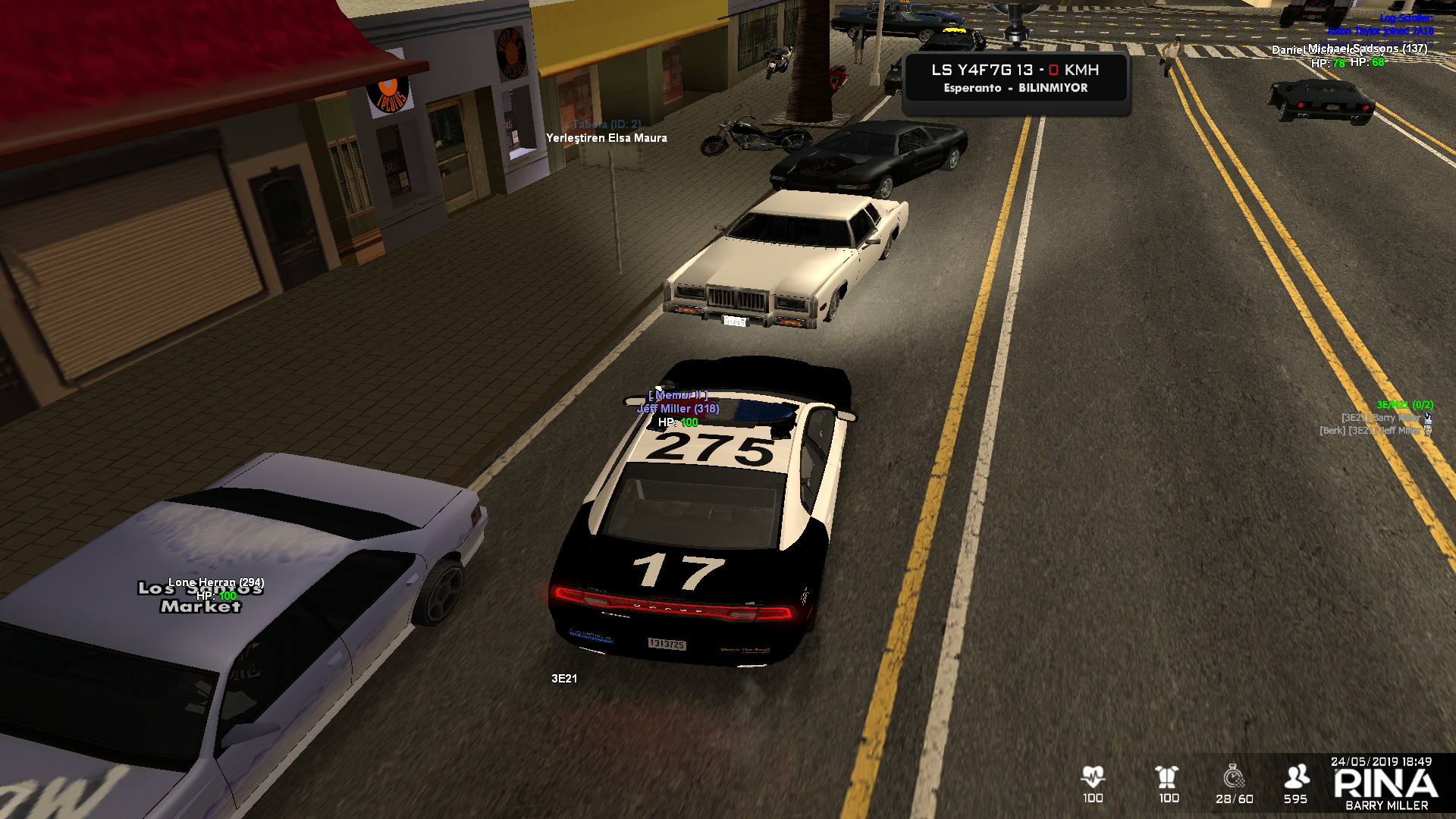This screenshot has width=1456, height=819.
Task: Click the Esperanto vehicle info panel
Action: click(x=1015, y=78)
